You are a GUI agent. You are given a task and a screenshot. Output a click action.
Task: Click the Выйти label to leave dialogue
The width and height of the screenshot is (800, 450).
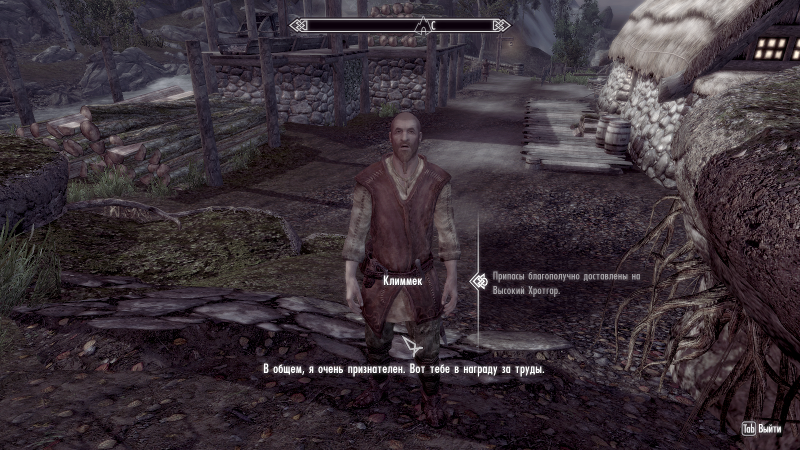770,428
